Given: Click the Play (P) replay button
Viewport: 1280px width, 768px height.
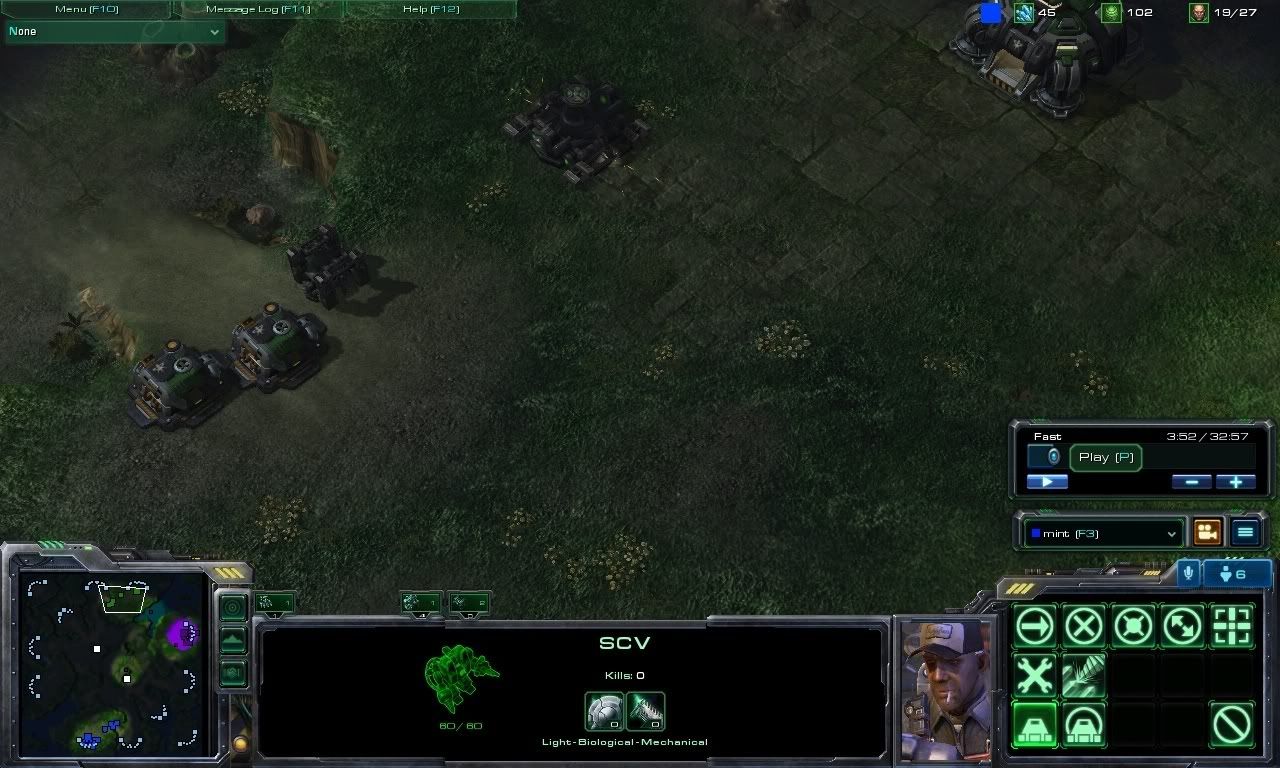Looking at the screenshot, I should 1105,457.
